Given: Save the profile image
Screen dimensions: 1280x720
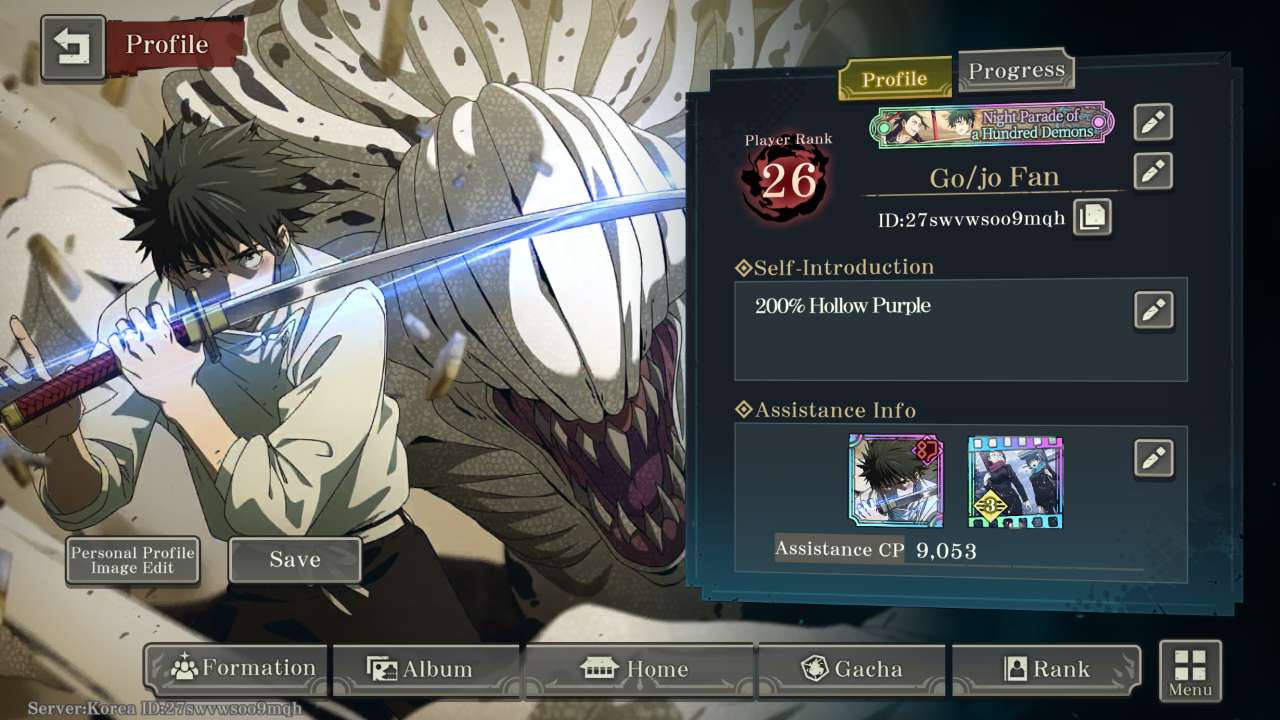Looking at the screenshot, I should [x=295, y=560].
